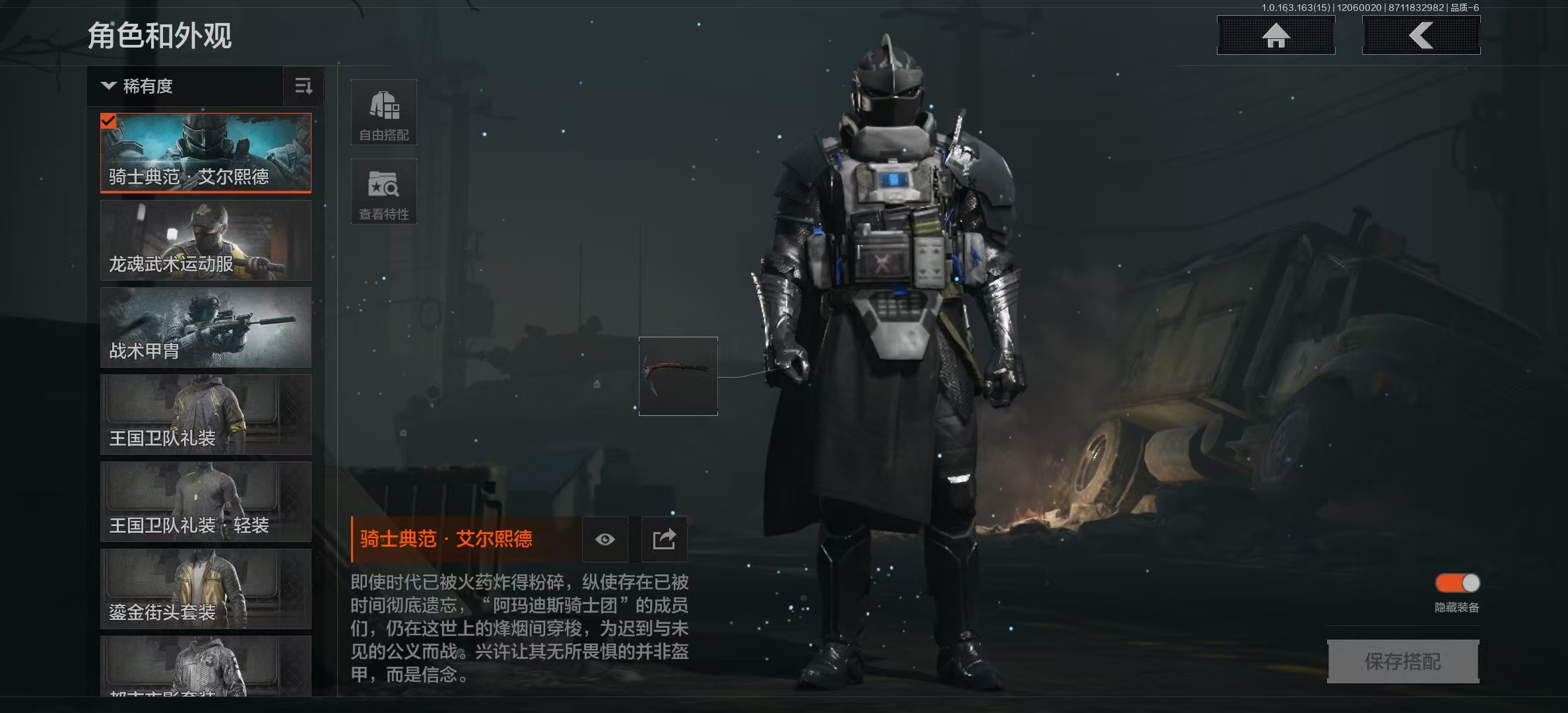Save the outfit with 保存搭配
This screenshot has width=1568, height=713.
coord(1403,661)
